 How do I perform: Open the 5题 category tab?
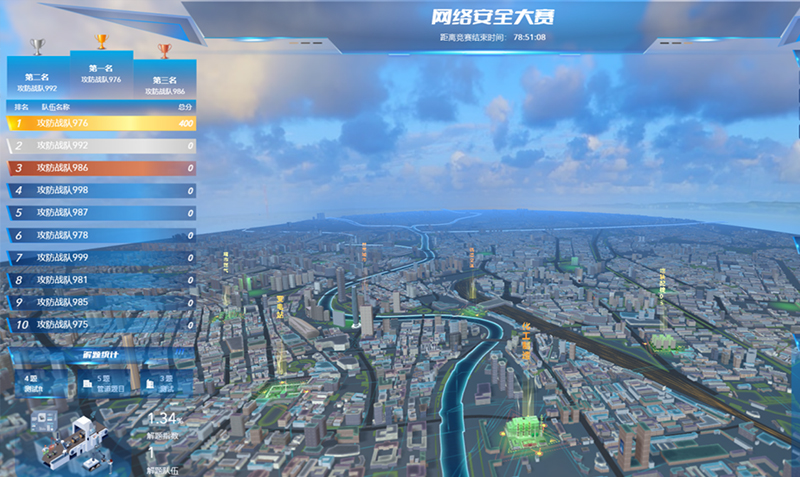[x=104, y=383]
